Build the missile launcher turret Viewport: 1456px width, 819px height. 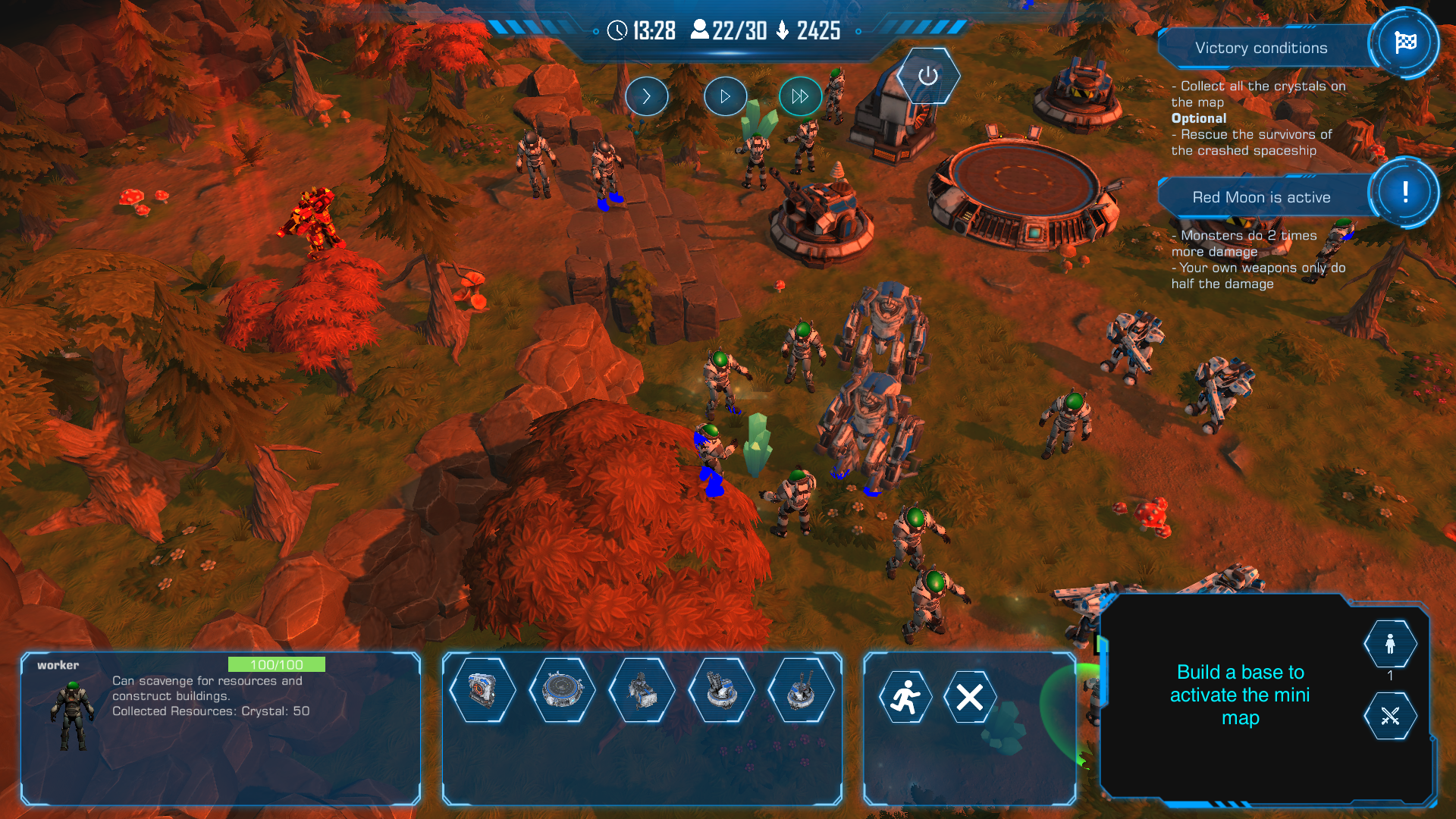pos(721,690)
